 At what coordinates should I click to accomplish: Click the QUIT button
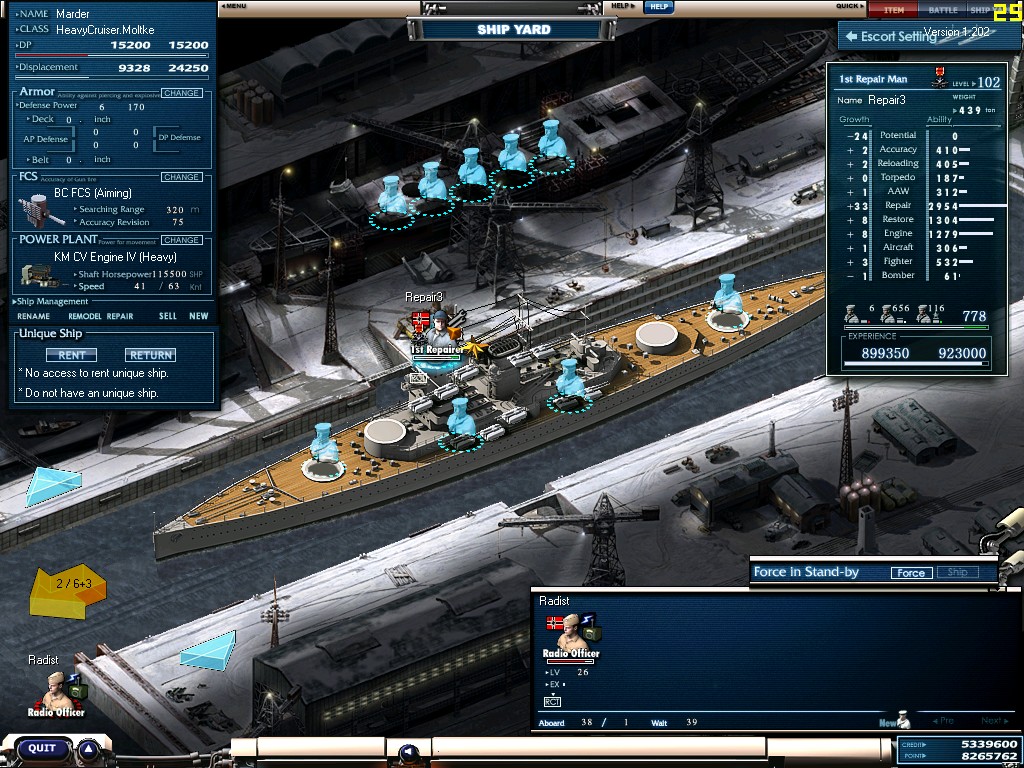point(41,748)
